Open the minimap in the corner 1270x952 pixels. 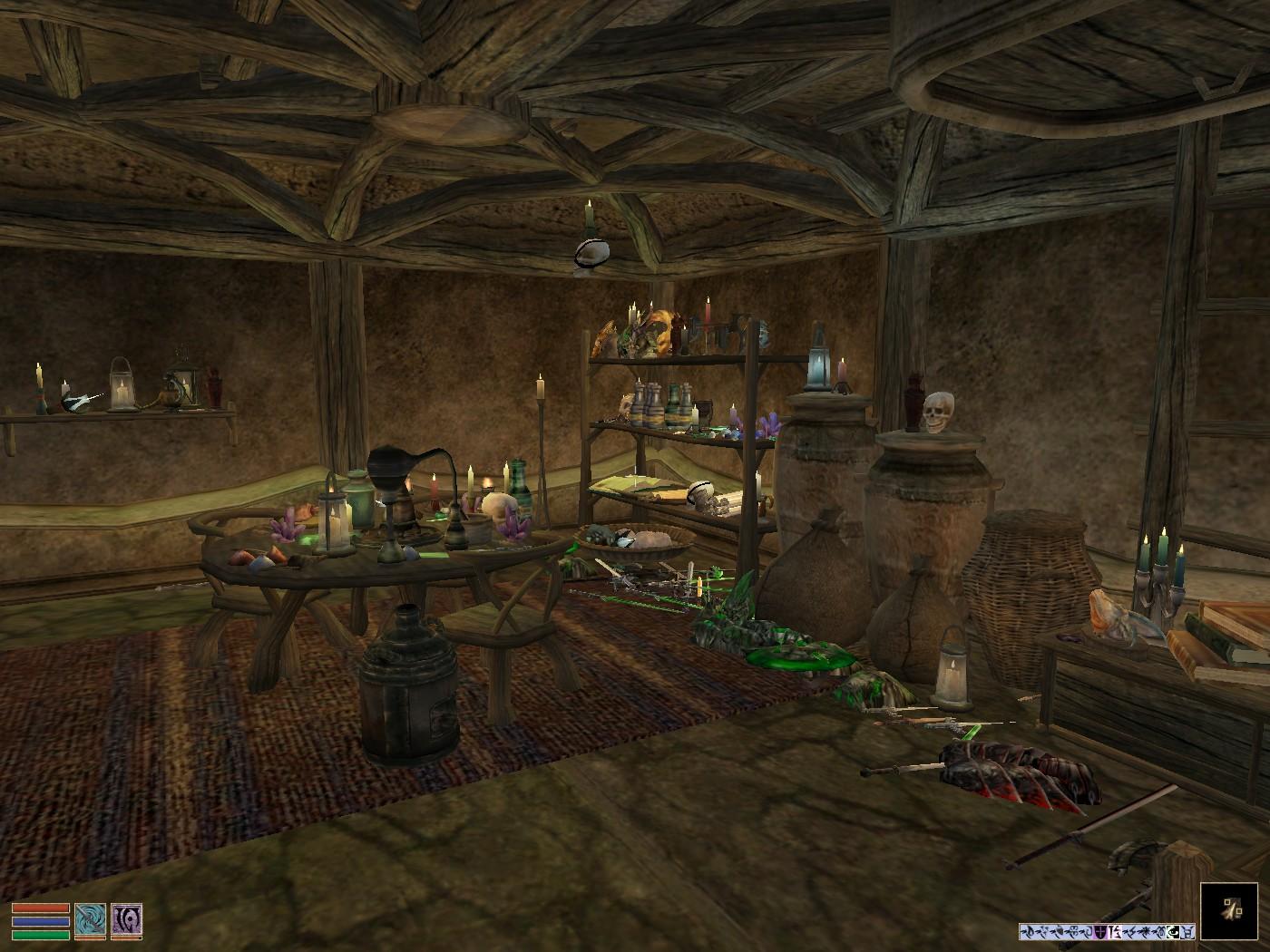click(1229, 910)
